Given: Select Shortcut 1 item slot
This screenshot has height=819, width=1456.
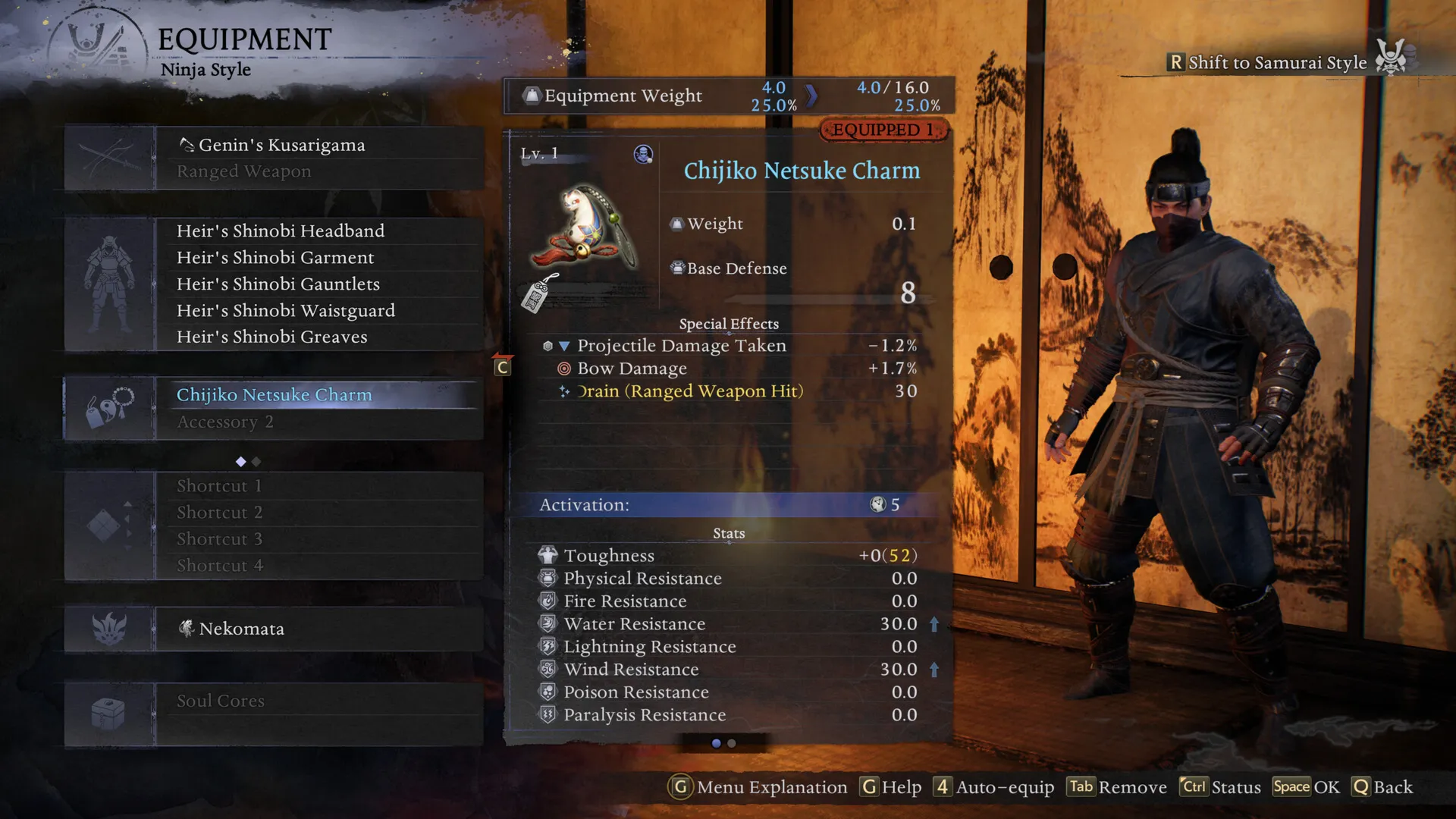Looking at the screenshot, I should (219, 486).
